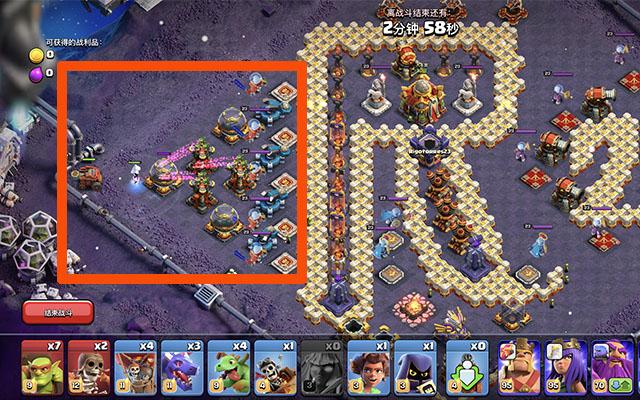Click the red end battle button
Screen dimensions: 640x400
57,312
